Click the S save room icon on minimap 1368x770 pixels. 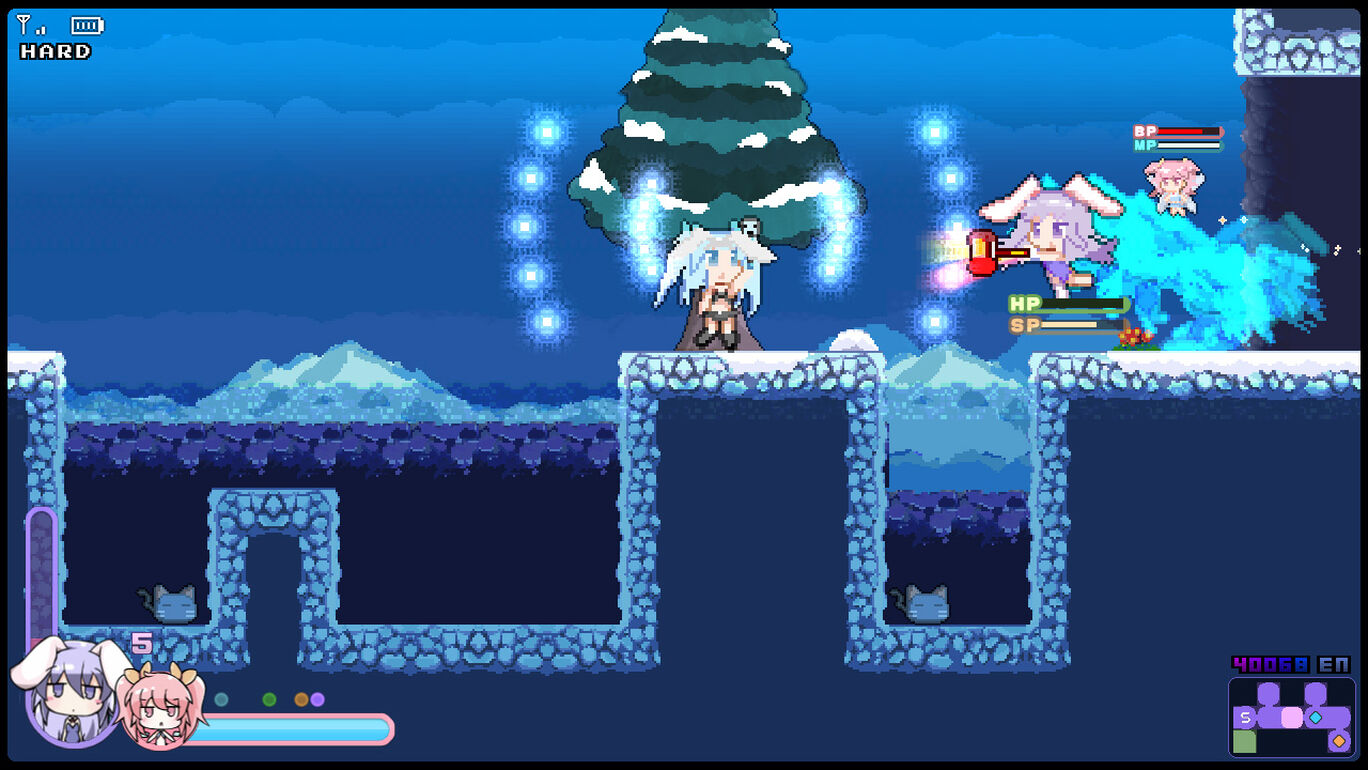[1244, 717]
